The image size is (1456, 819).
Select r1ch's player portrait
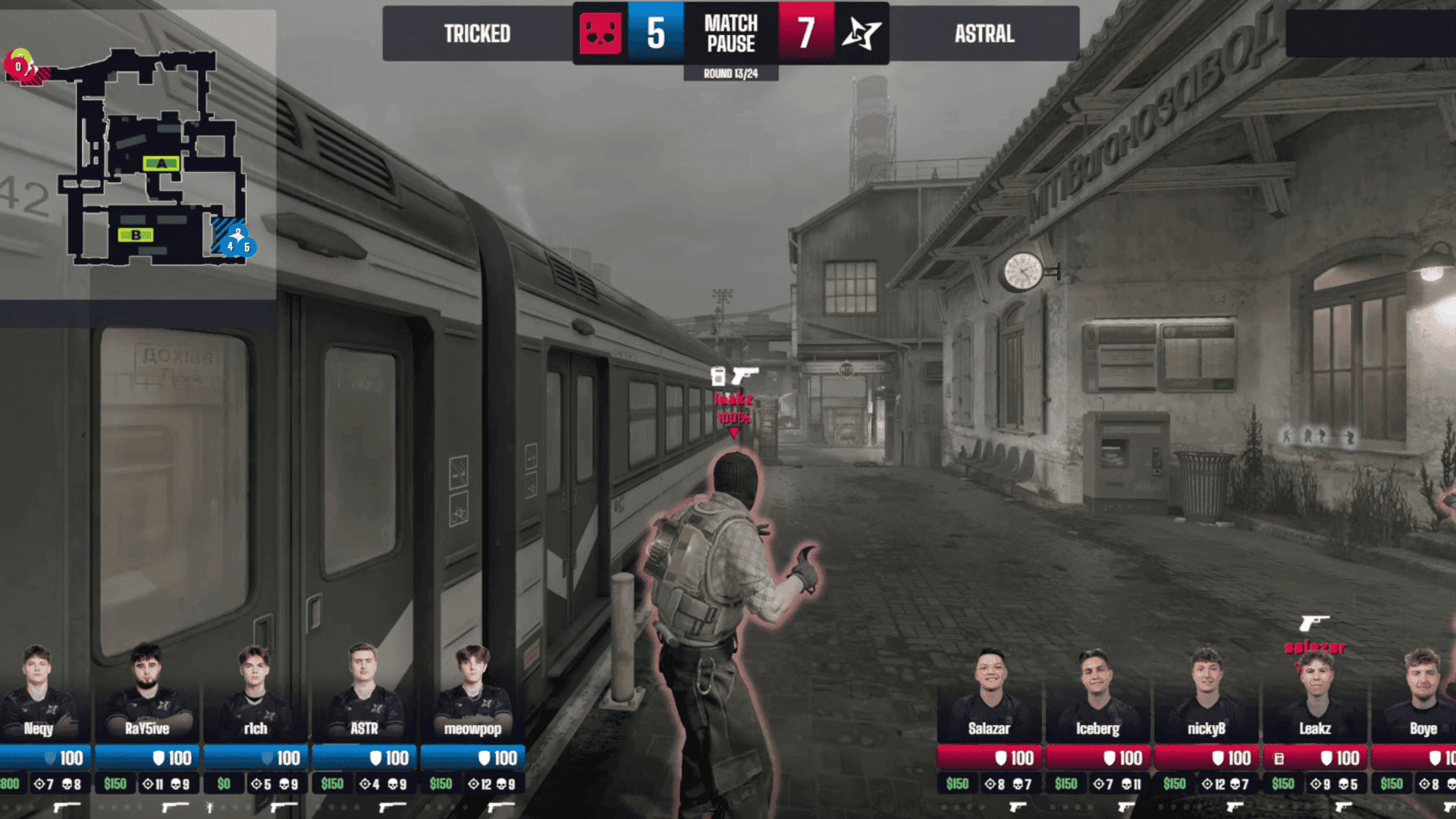click(255, 694)
